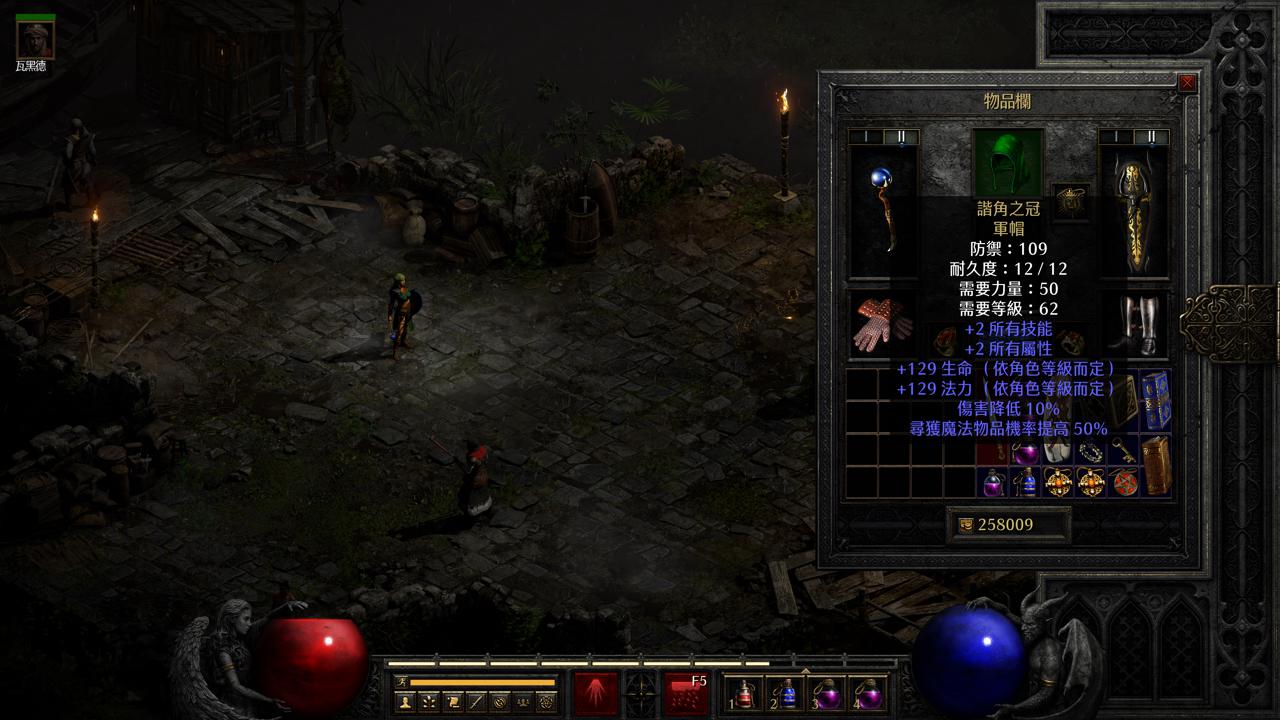Open the left-click skill selector
Image resolution: width=1280 pixels, height=720 pixels.
[595, 693]
